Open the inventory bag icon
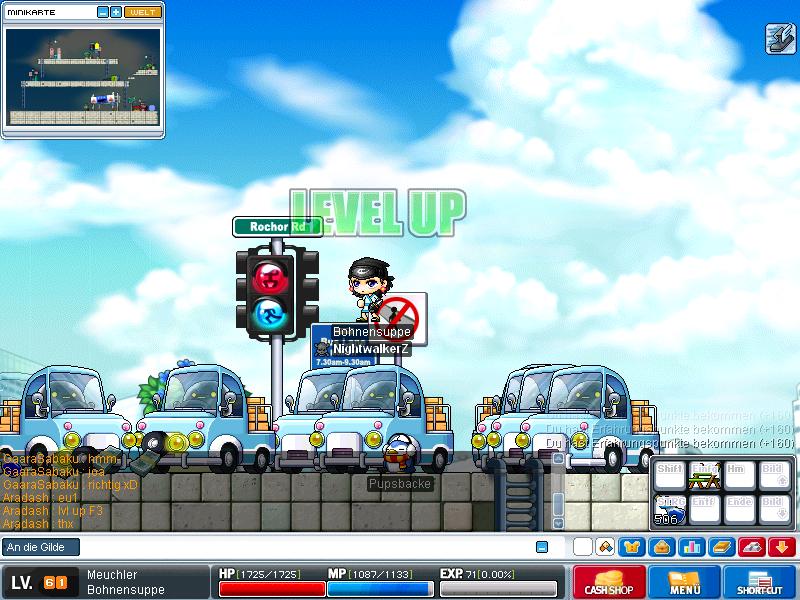Screen dimensions: 800x600 661,547
